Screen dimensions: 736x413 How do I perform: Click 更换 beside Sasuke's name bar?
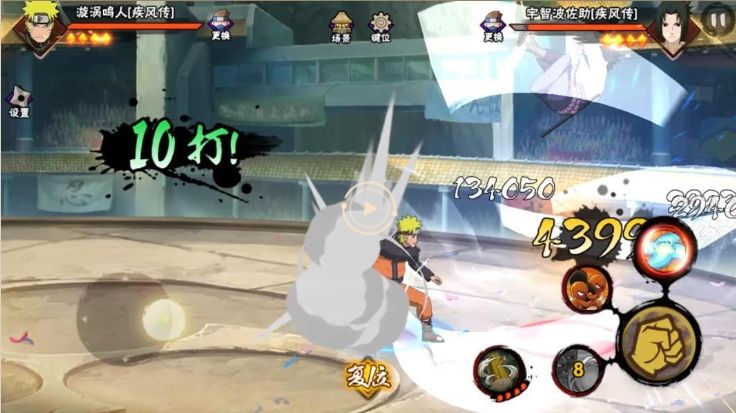click(491, 25)
